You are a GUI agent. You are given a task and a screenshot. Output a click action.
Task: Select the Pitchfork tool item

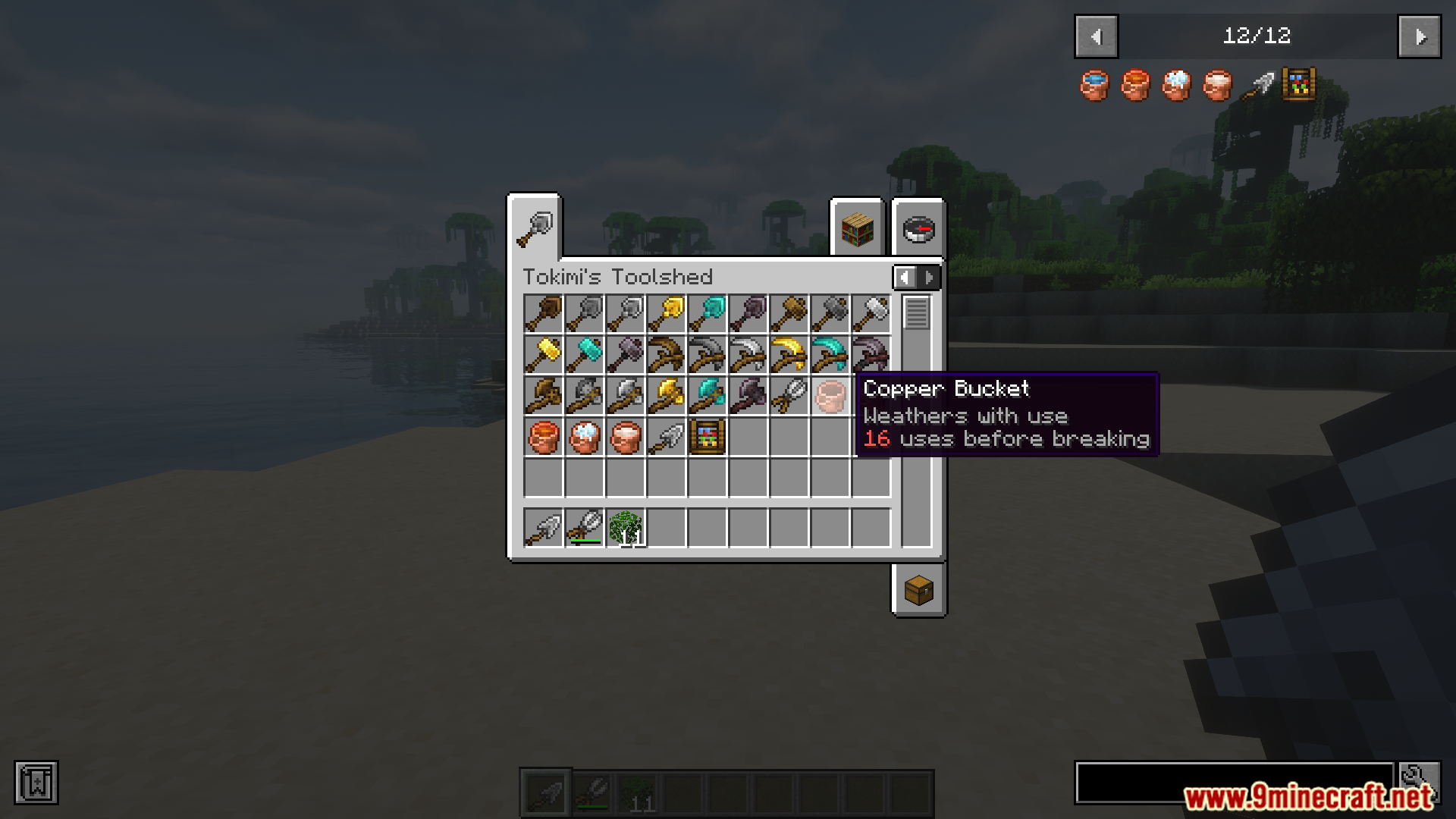click(x=789, y=396)
